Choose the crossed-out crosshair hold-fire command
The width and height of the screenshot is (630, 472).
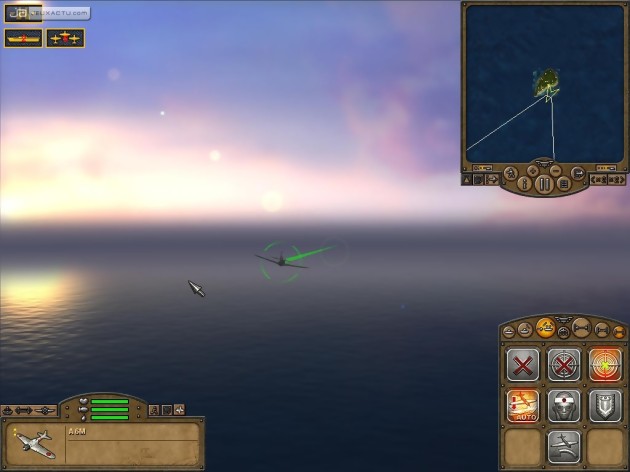(564, 364)
